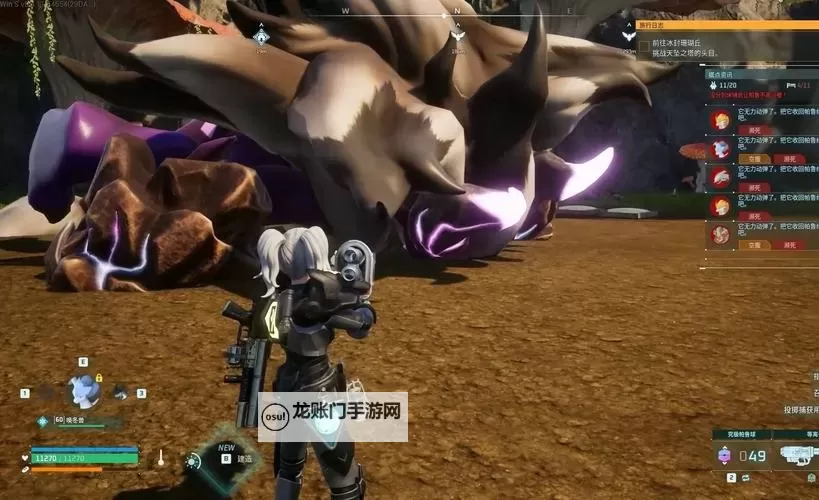The image size is (819, 500).
Task: Click the white-and-blue Pal in base list
Action: coord(720,150)
